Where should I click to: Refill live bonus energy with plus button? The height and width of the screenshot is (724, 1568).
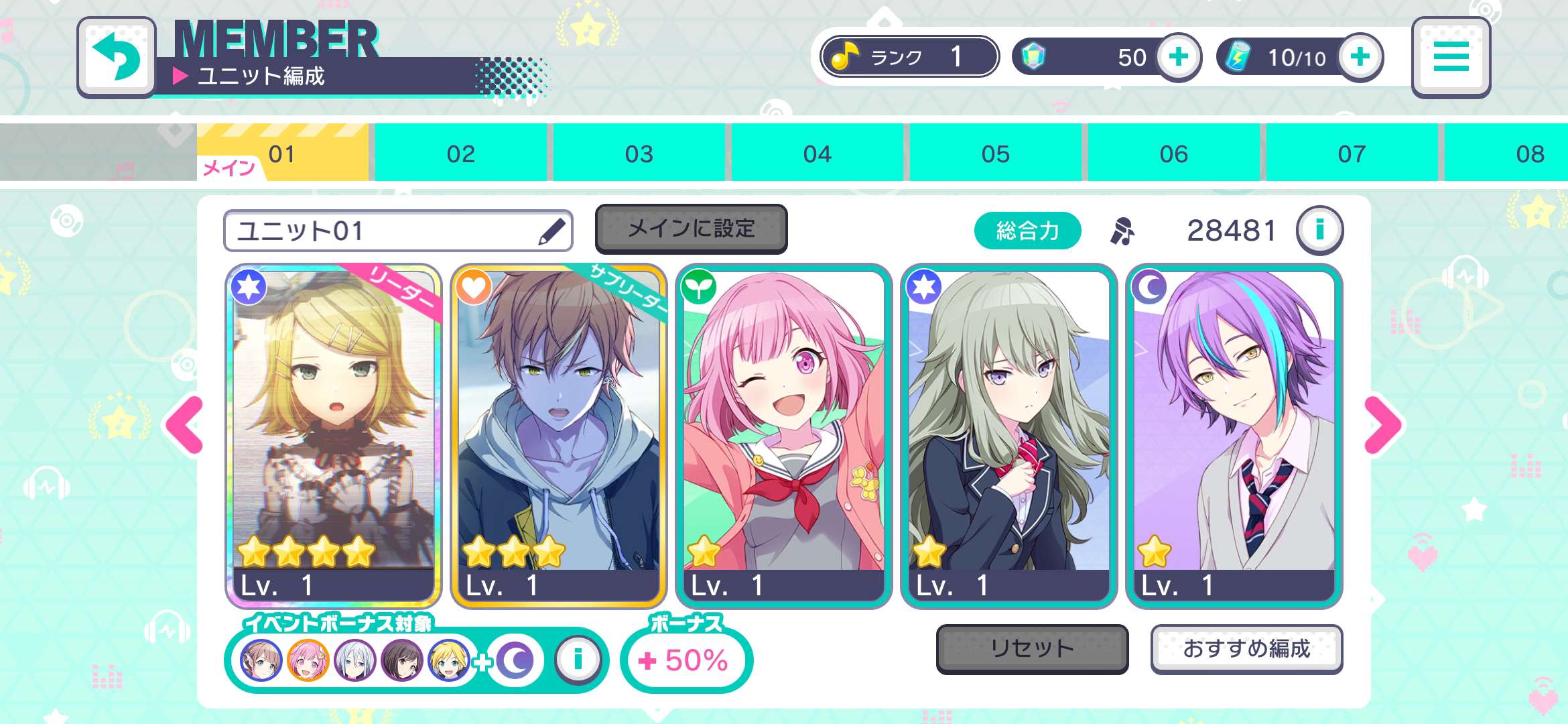click(x=1360, y=57)
